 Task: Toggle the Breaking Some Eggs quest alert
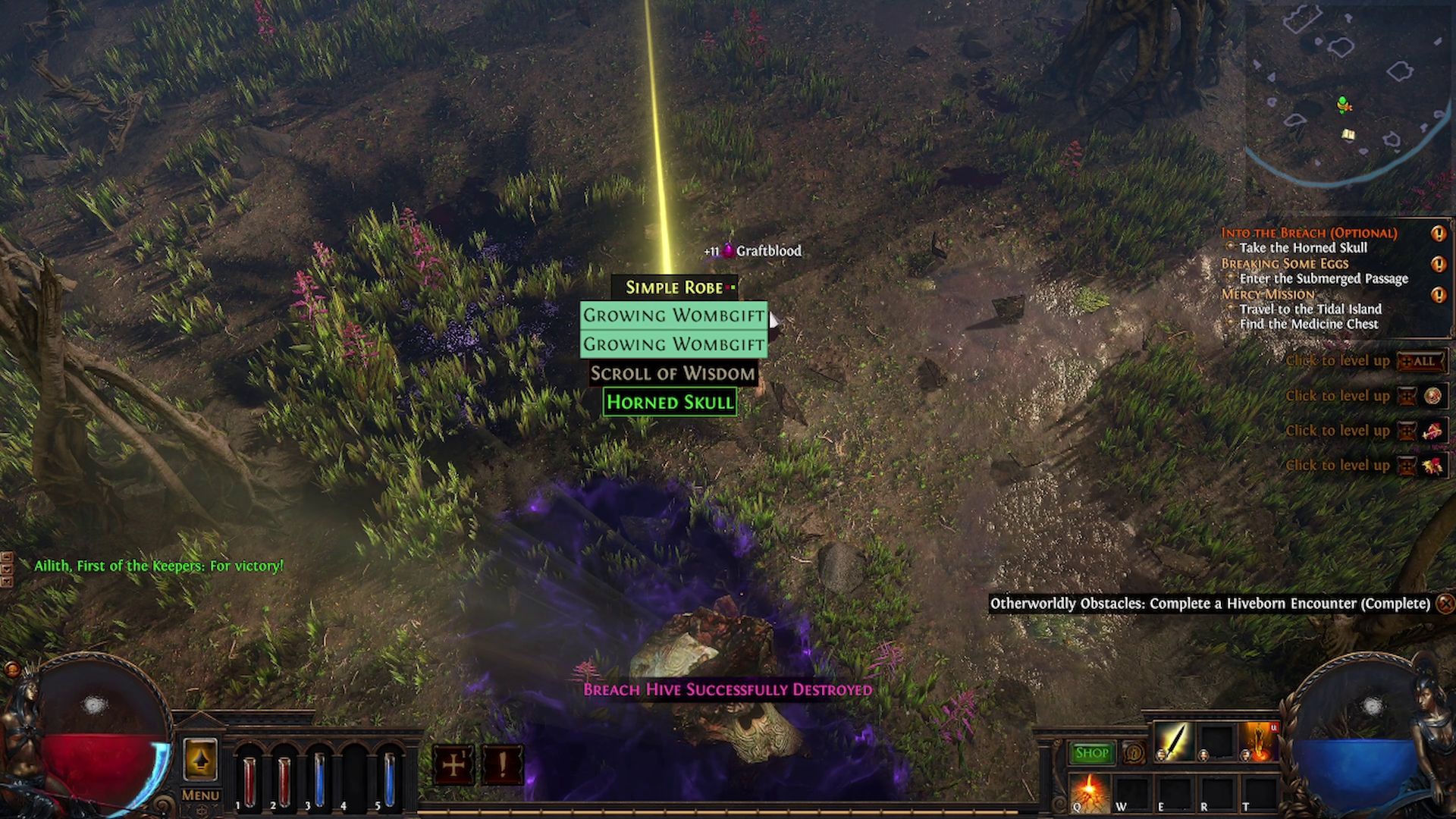coord(1438,263)
